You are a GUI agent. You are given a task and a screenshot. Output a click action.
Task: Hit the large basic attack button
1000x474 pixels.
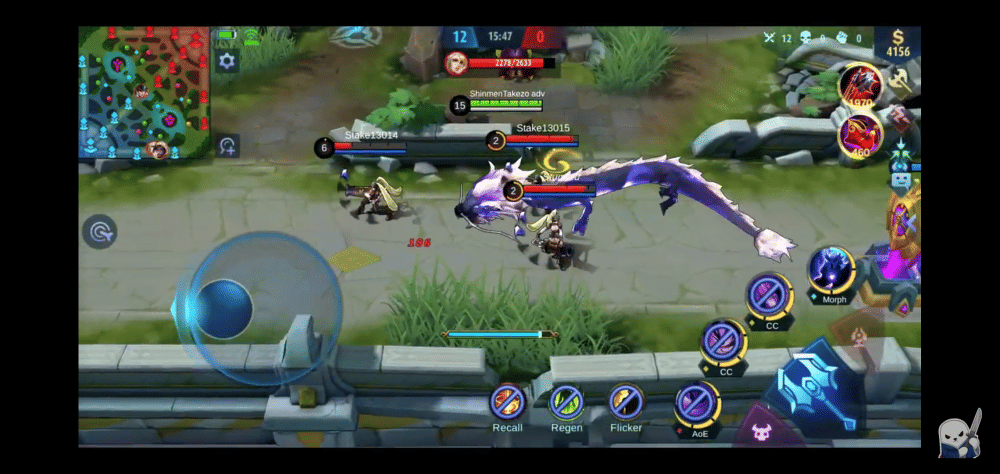[815, 389]
